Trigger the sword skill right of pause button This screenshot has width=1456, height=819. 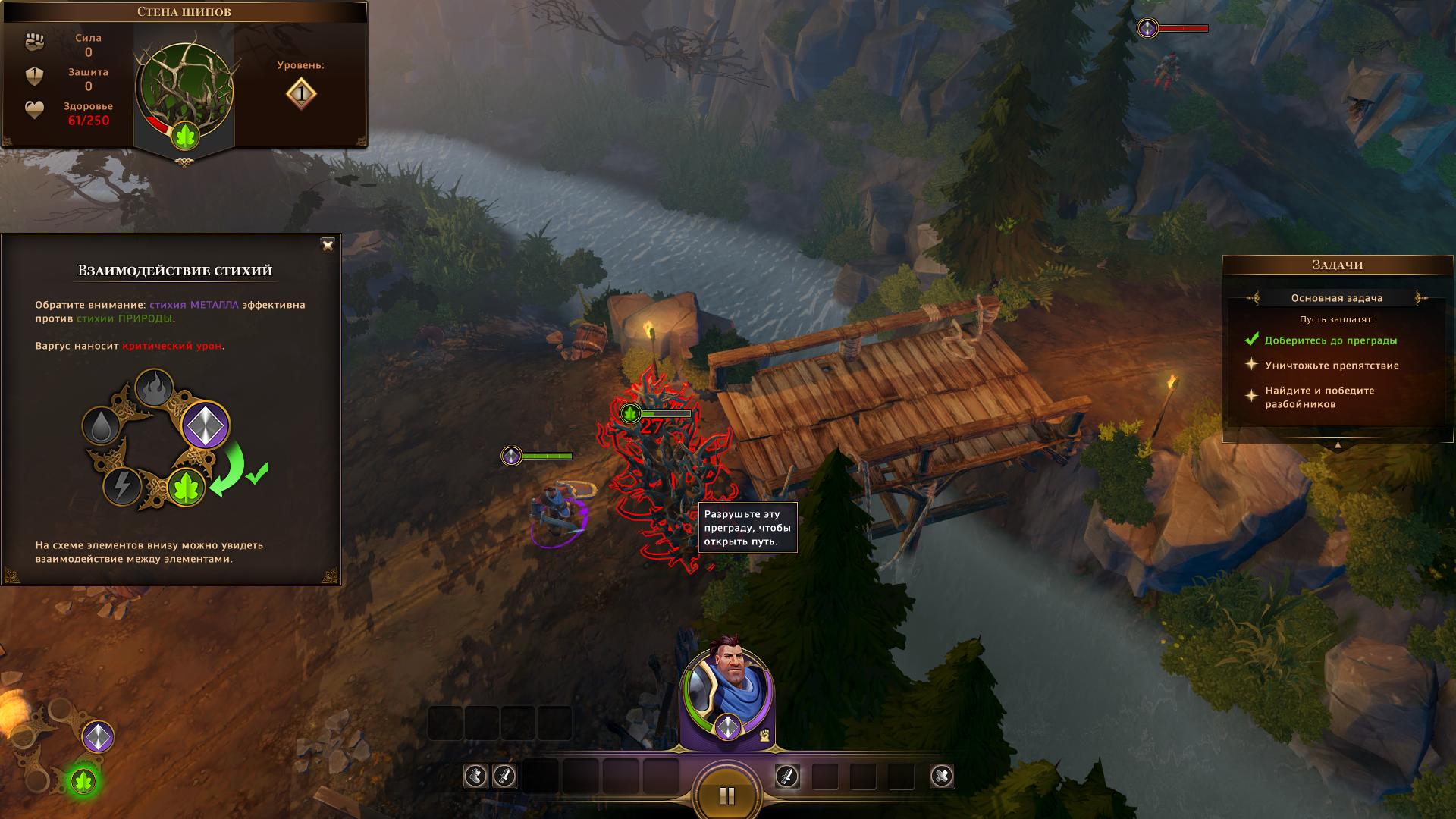tap(787, 776)
